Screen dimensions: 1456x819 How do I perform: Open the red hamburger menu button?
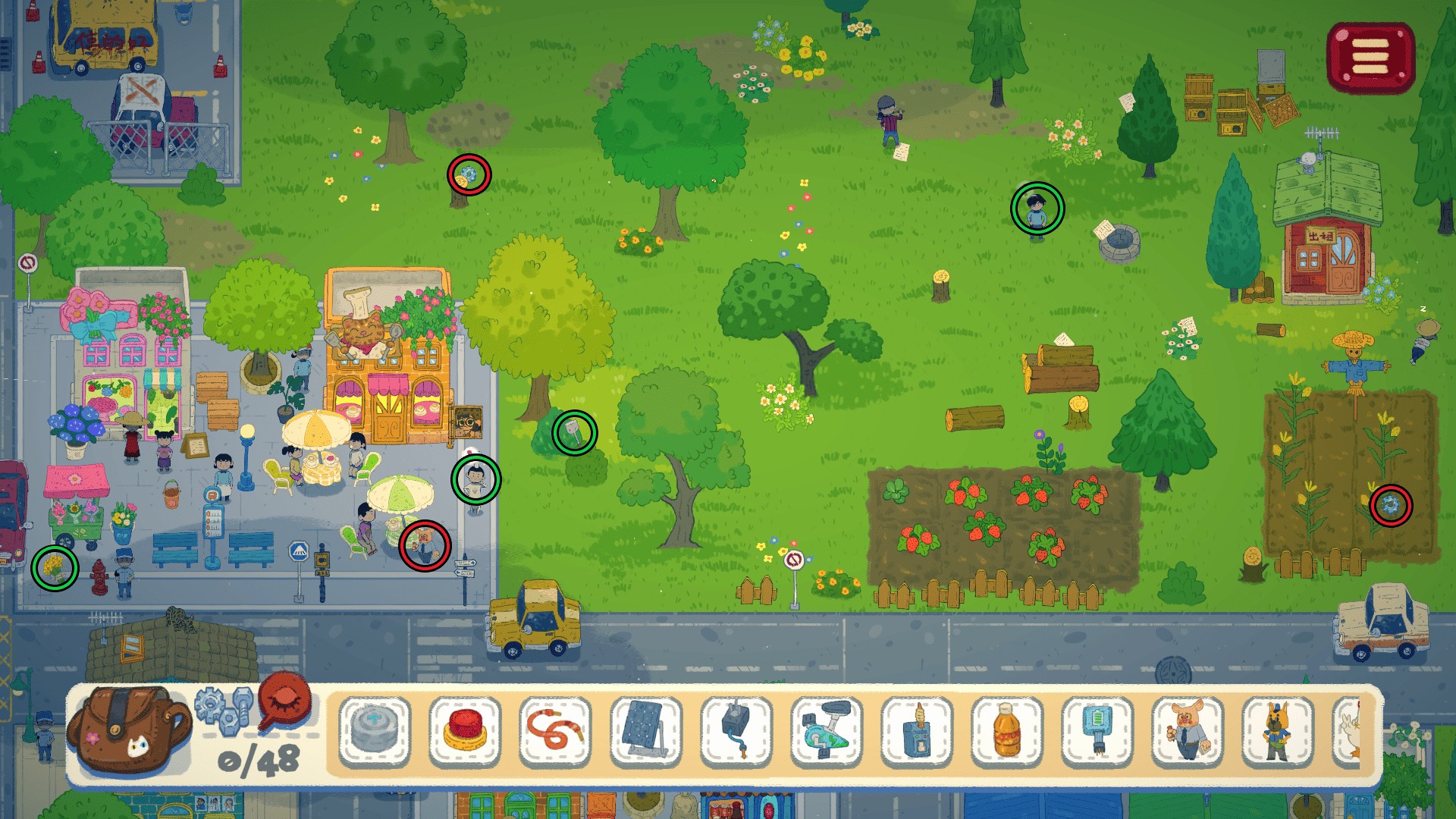coord(1370,58)
